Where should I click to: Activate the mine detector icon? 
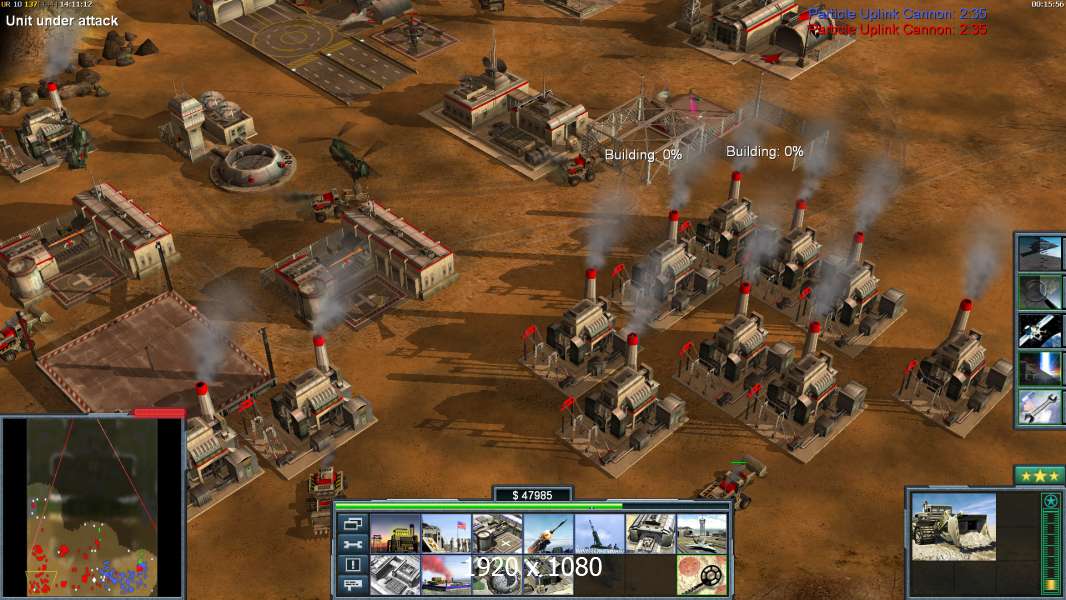coord(701,575)
